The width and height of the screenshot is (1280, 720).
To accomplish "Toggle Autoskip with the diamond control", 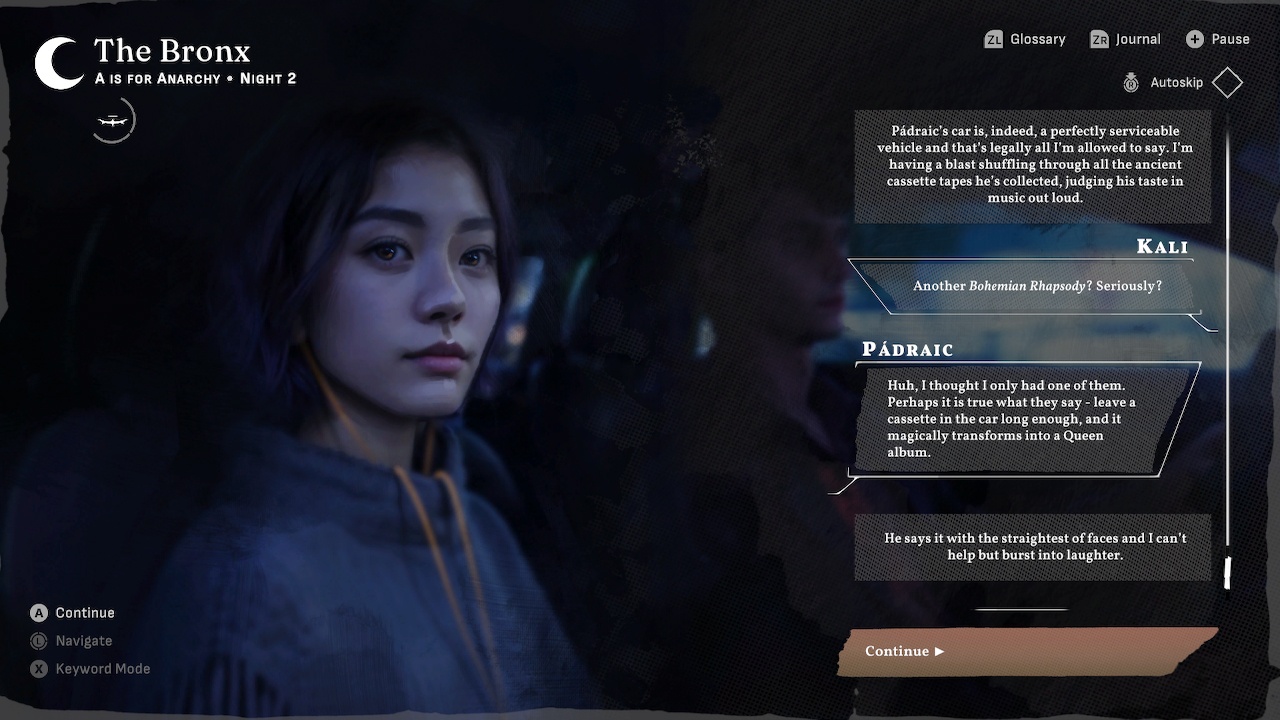I will (1227, 82).
